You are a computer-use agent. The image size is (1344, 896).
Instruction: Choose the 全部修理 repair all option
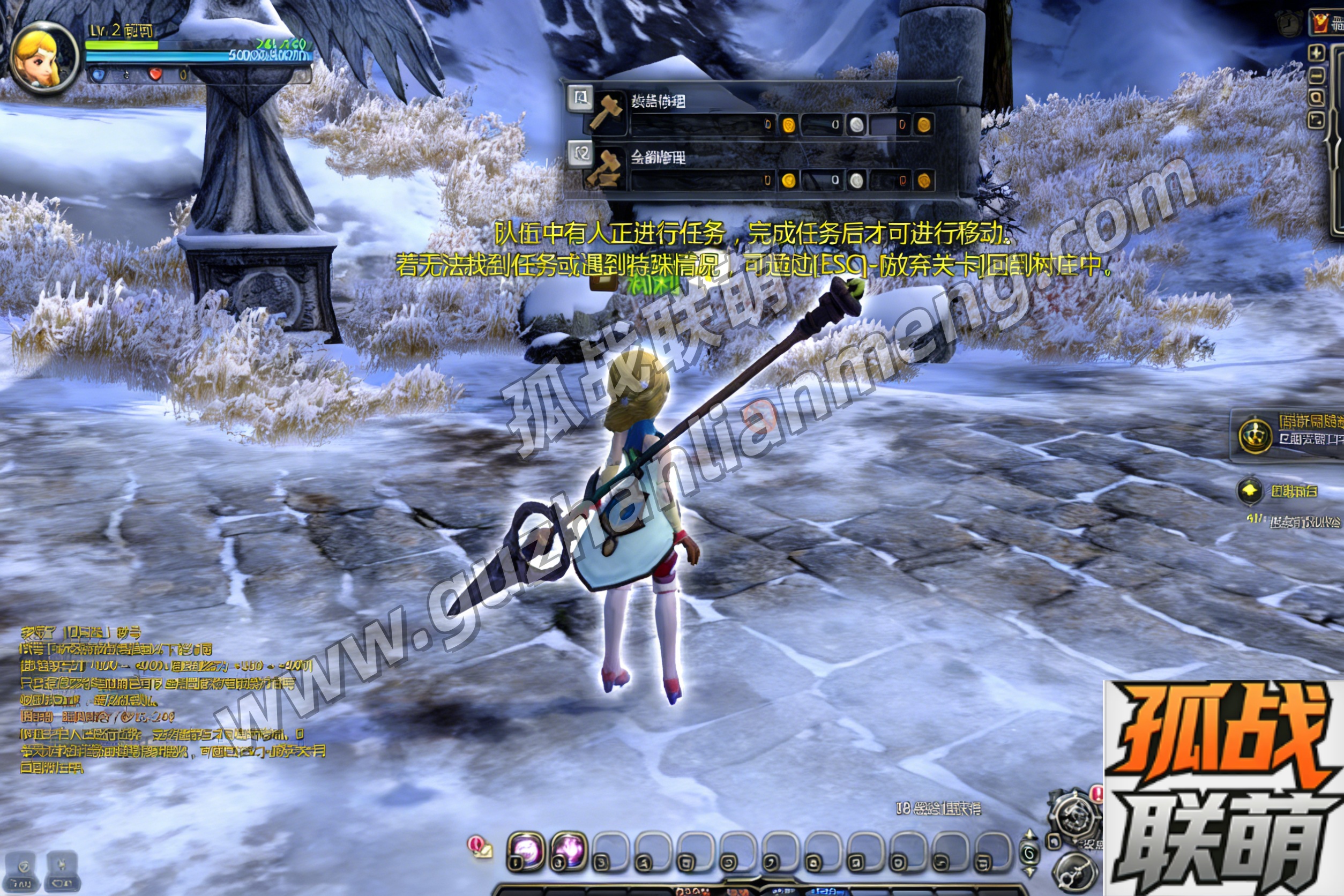(657, 158)
